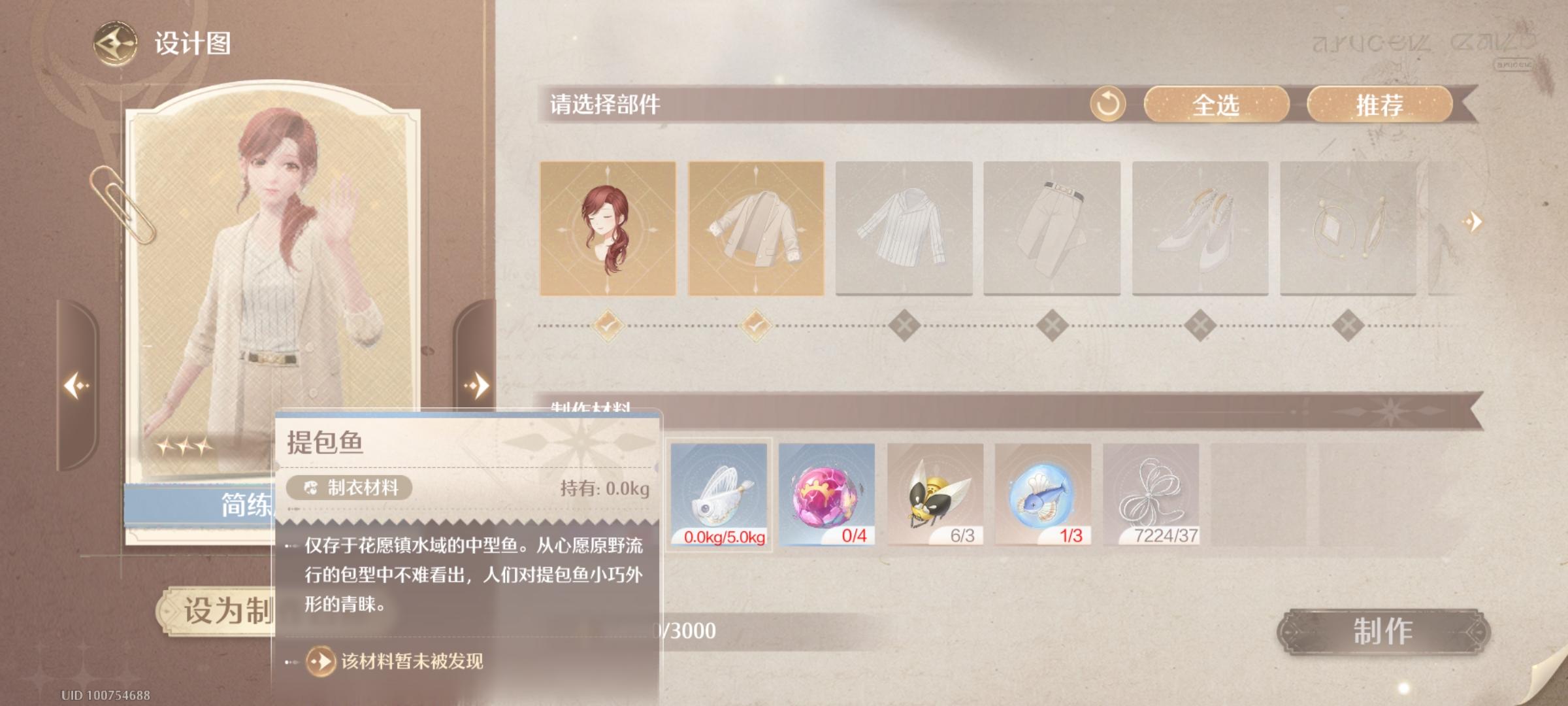The height and width of the screenshot is (706, 1568).
Task: Select the pink flower material showing 0/4
Action: pos(826,495)
